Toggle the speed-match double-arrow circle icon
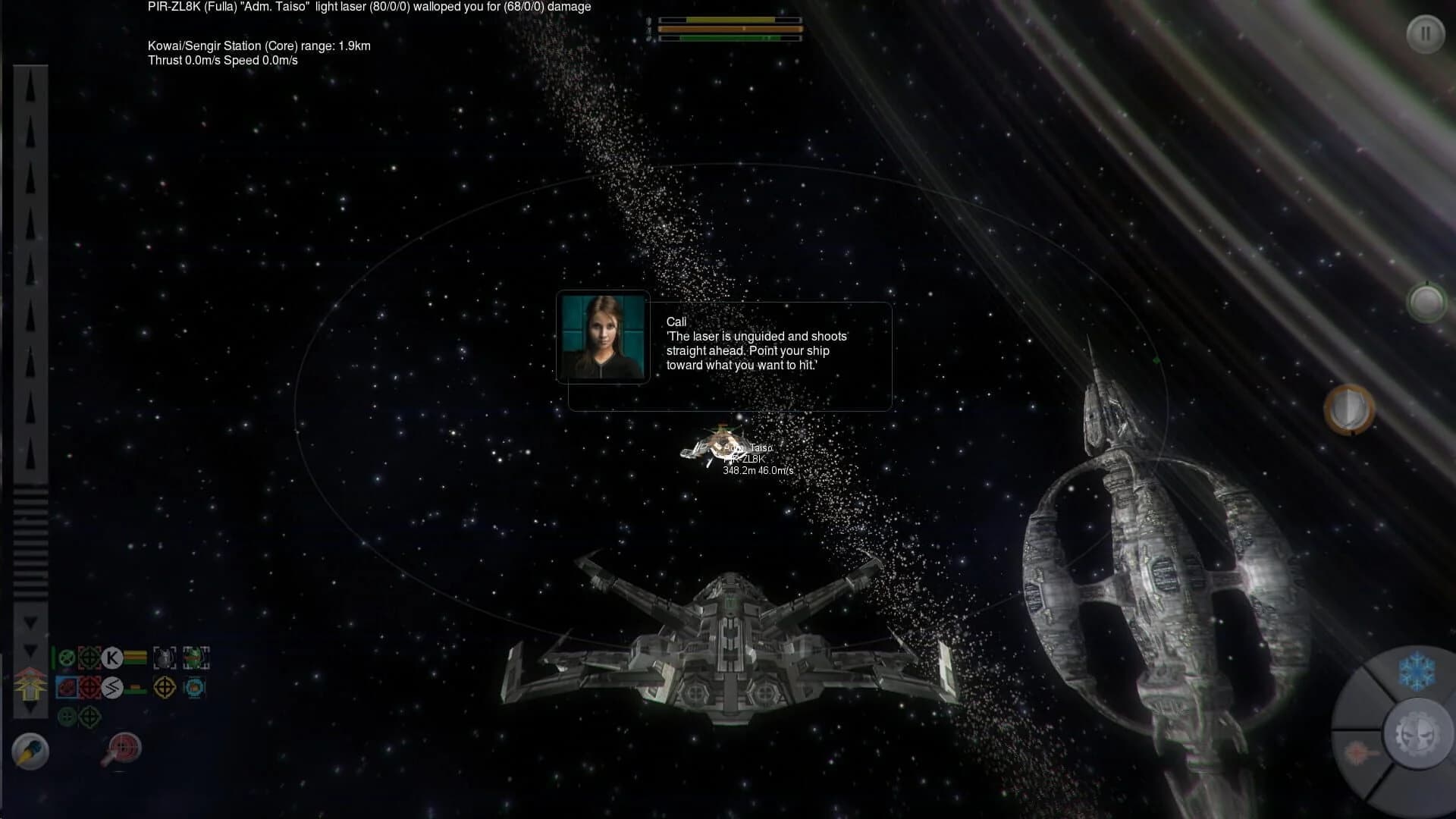 coord(111,688)
